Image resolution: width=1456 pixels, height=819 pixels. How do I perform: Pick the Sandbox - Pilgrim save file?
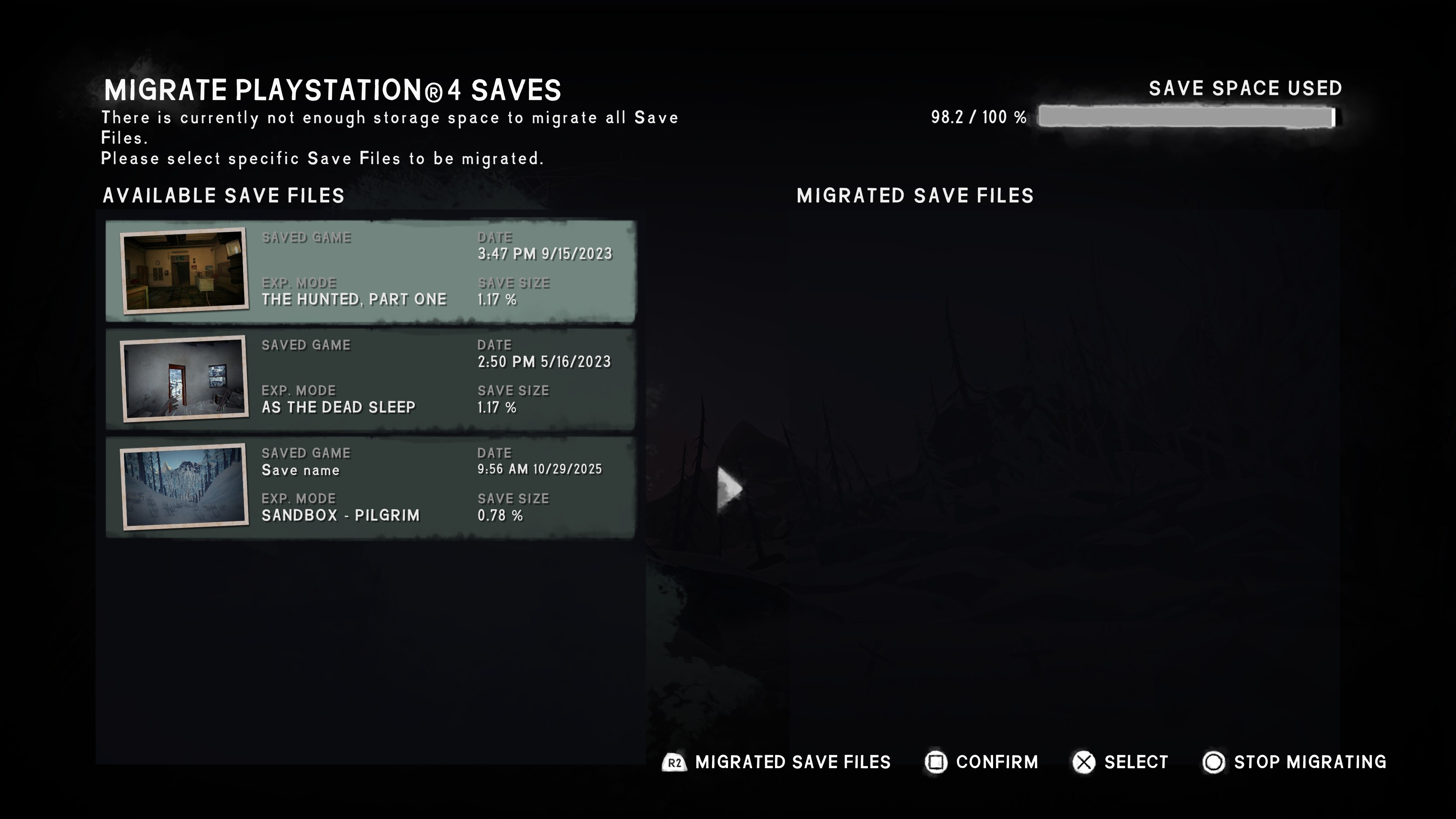click(x=370, y=486)
